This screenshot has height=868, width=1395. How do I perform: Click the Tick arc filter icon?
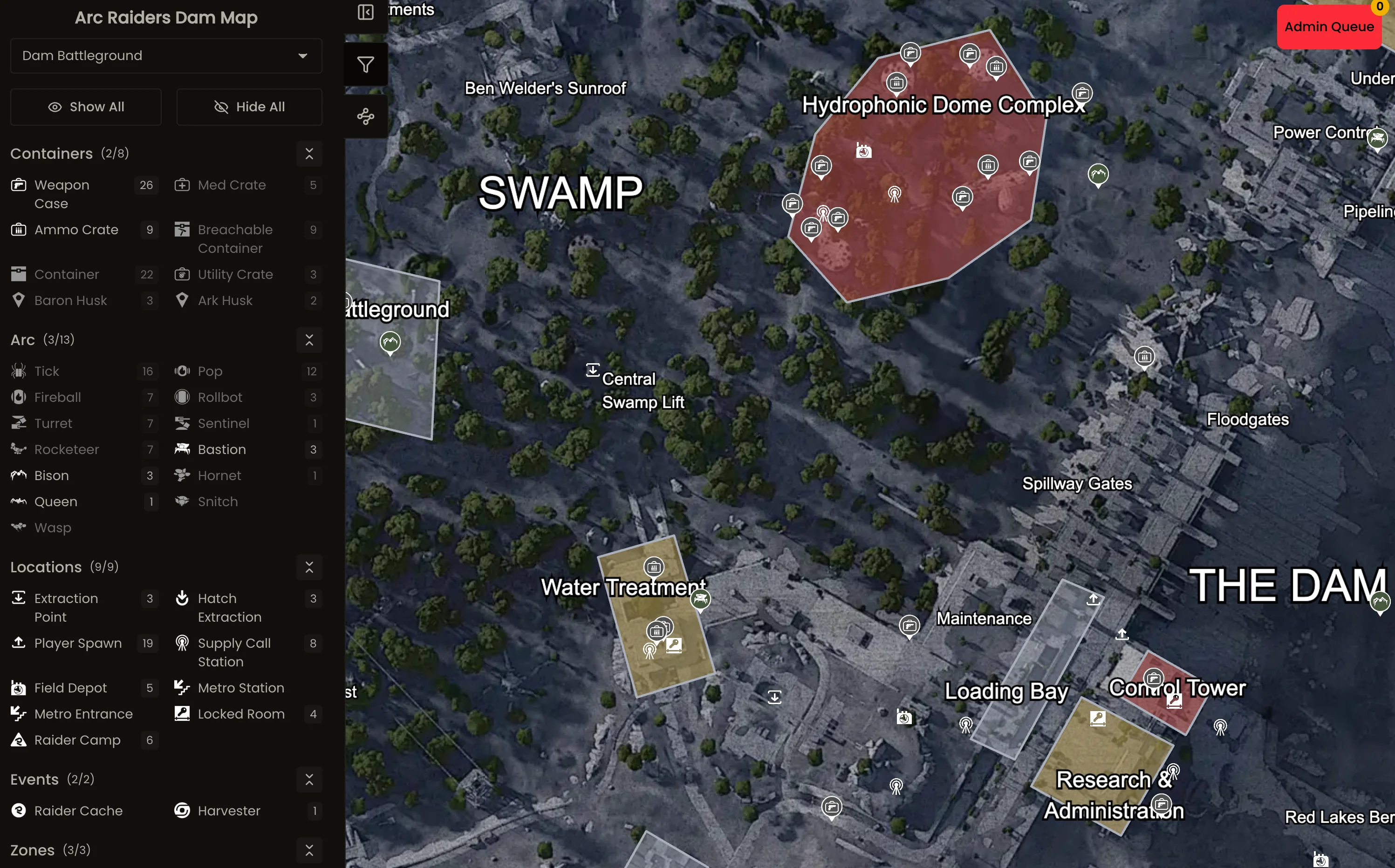(x=19, y=371)
